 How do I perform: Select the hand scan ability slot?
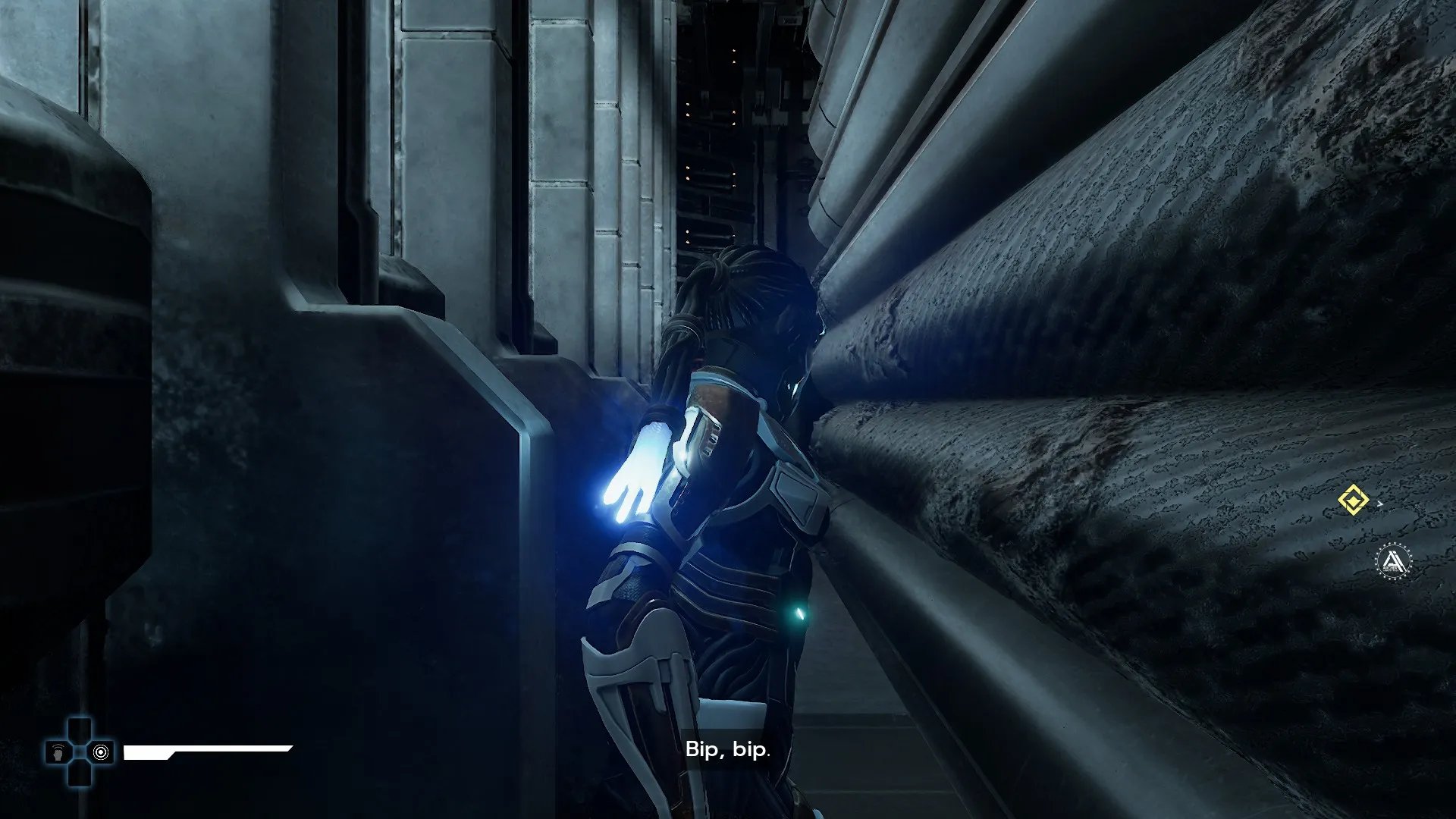pyautogui.click(x=58, y=752)
